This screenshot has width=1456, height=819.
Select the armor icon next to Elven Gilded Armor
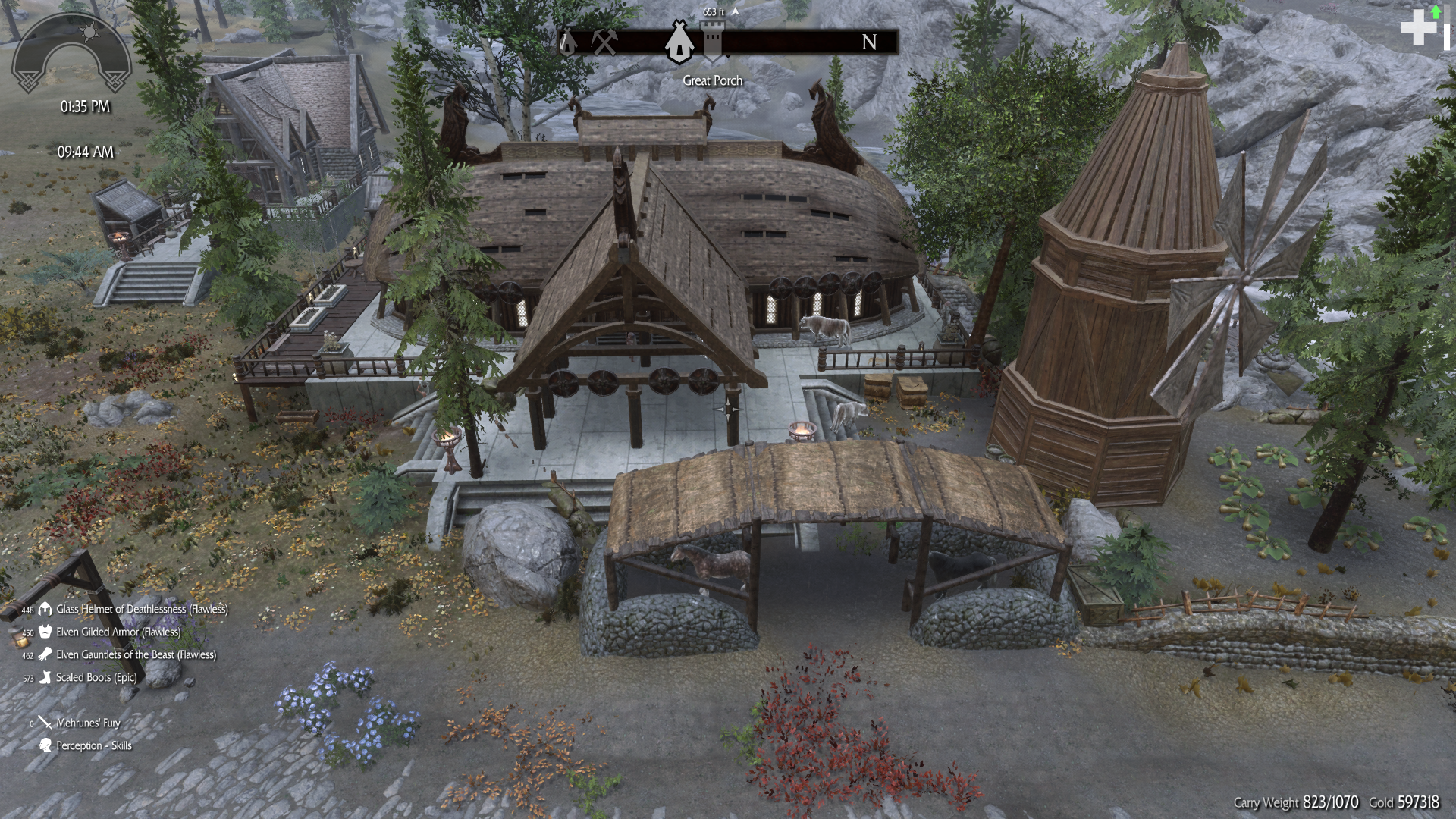coord(45,631)
